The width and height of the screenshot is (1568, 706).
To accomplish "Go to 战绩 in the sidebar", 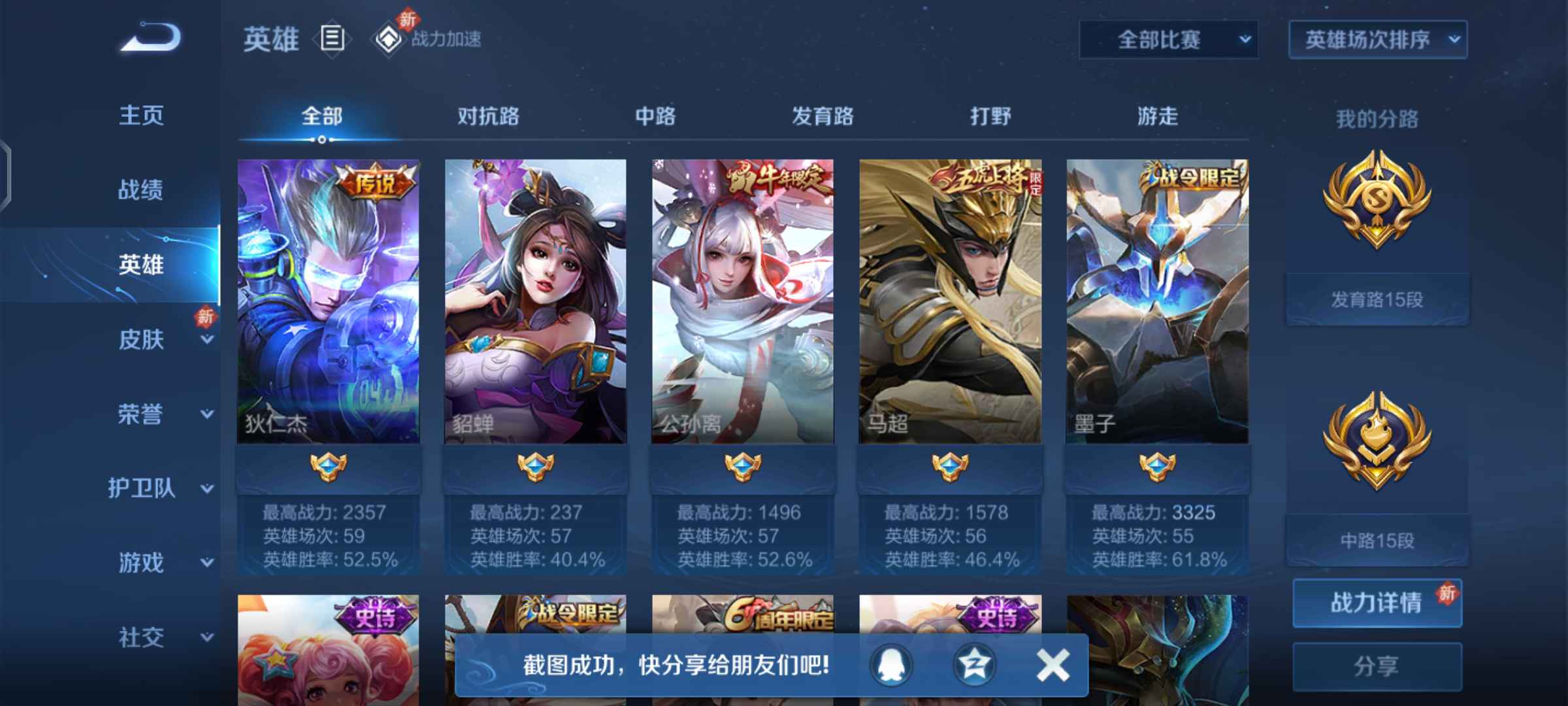I will pos(140,190).
